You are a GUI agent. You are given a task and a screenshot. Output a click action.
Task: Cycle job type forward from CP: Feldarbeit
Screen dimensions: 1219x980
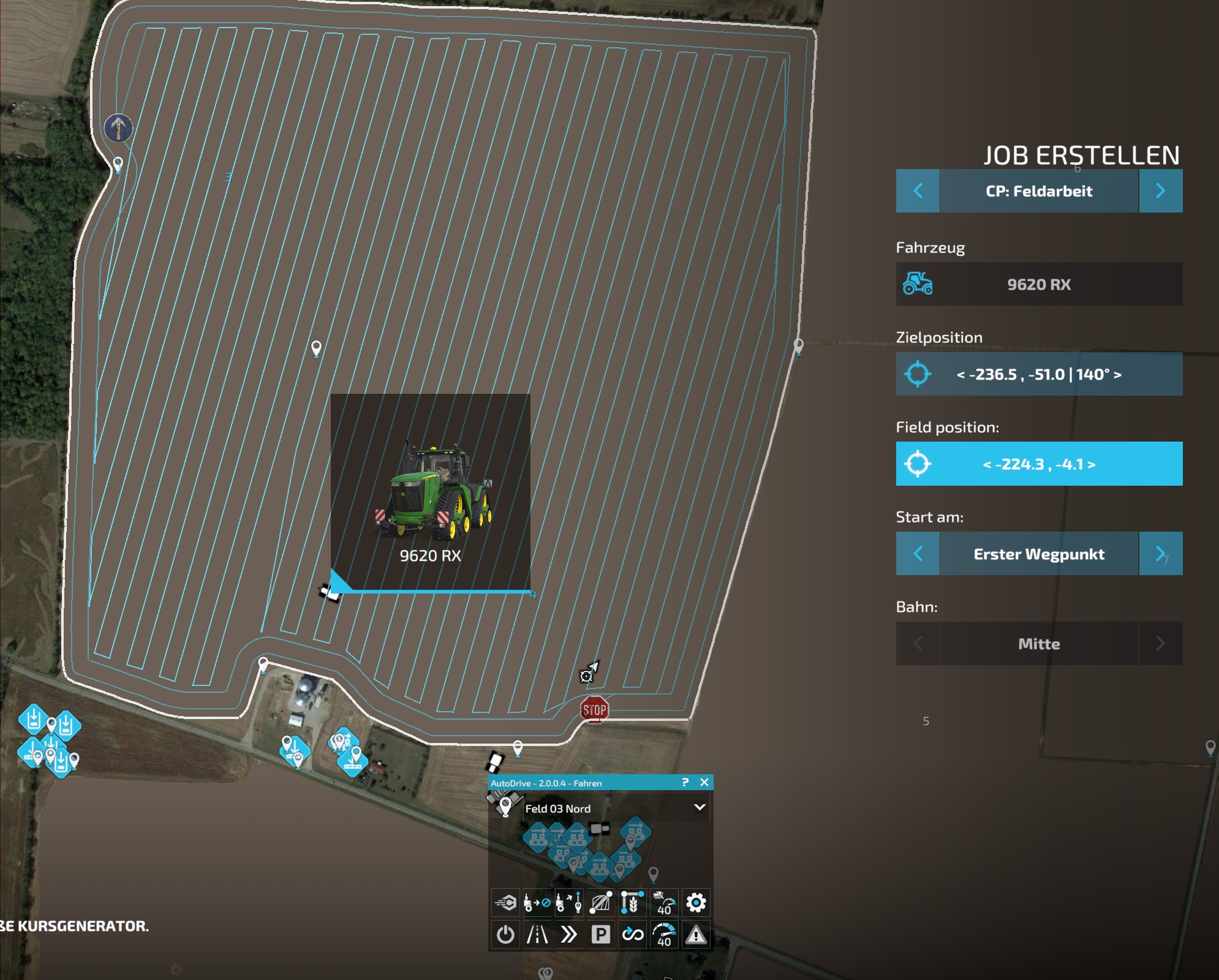tap(1161, 190)
